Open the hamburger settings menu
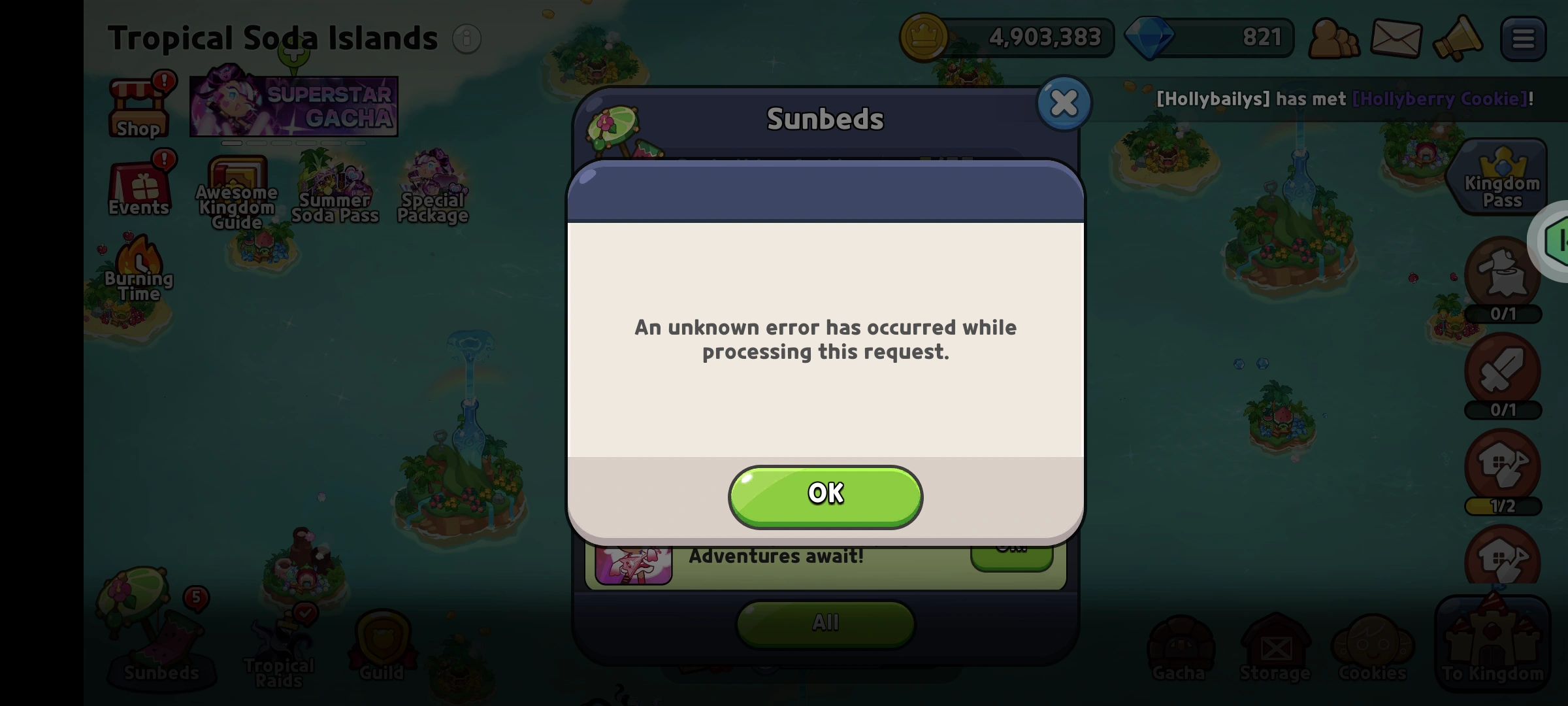The width and height of the screenshot is (1568, 706). click(x=1522, y=38)
